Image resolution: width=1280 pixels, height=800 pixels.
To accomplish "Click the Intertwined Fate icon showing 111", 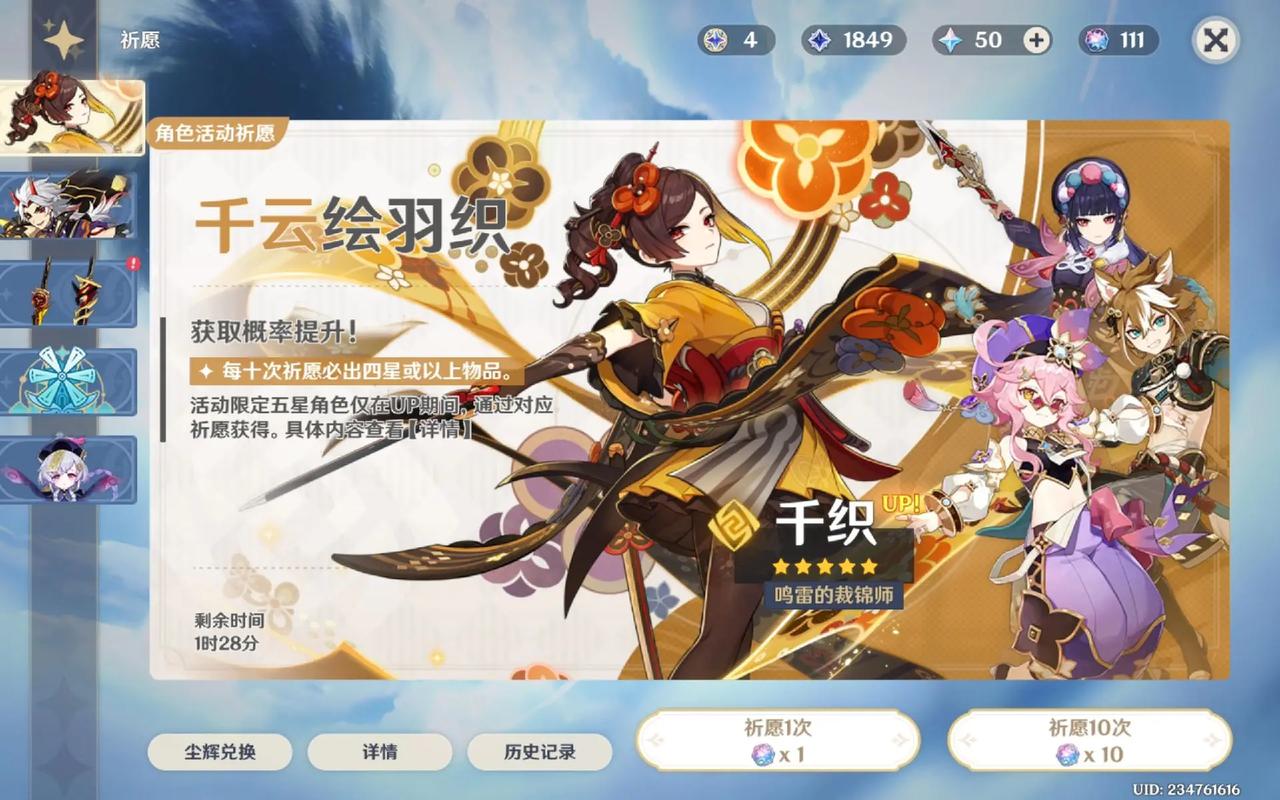I will click(x=1097, y=42).
